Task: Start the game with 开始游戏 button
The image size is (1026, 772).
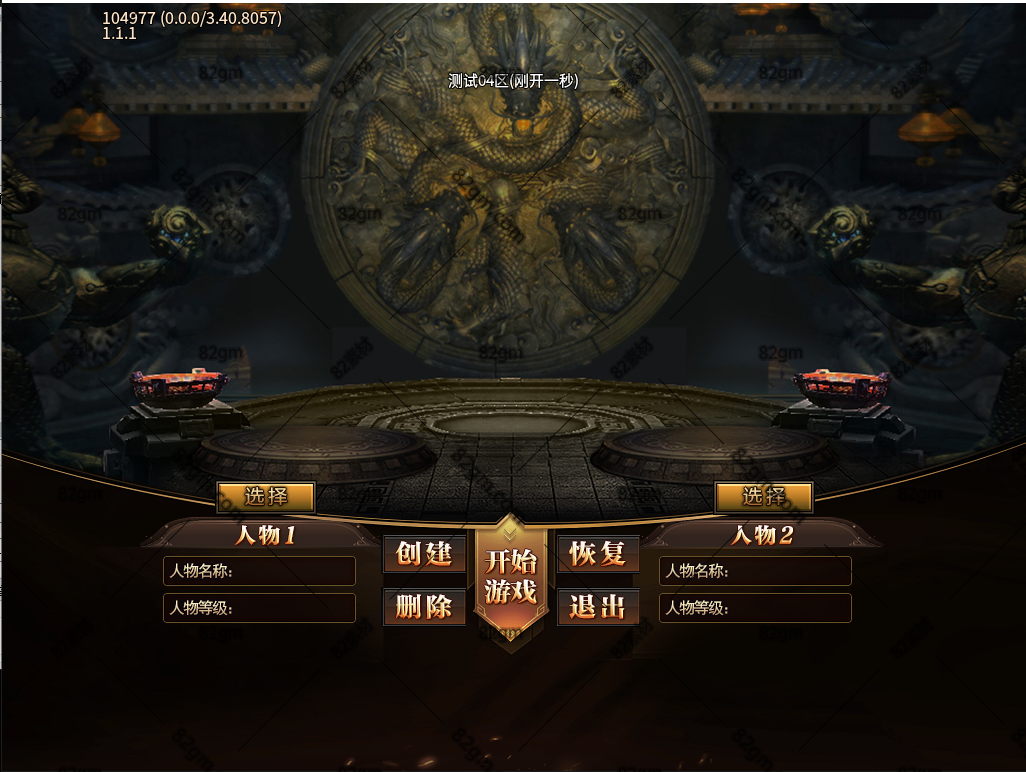Action: (511, 577)
